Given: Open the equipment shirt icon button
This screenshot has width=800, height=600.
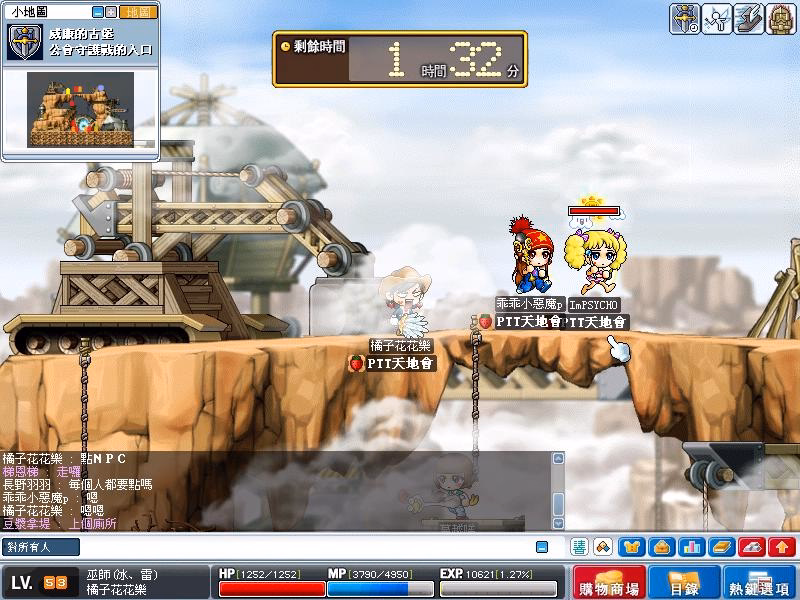Looking at the screenshot, I should 632,547.
